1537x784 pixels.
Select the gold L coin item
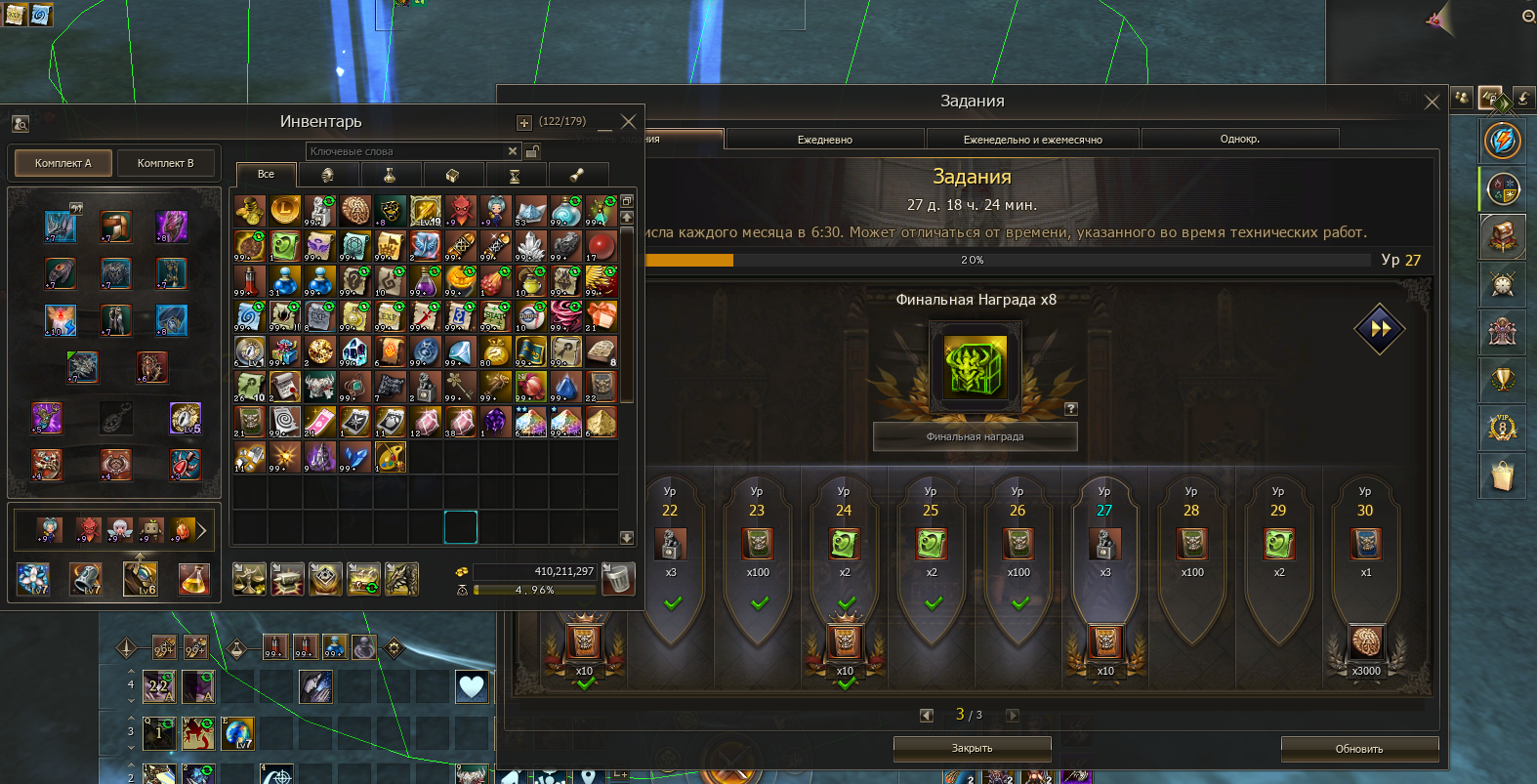tap(285, 209)
